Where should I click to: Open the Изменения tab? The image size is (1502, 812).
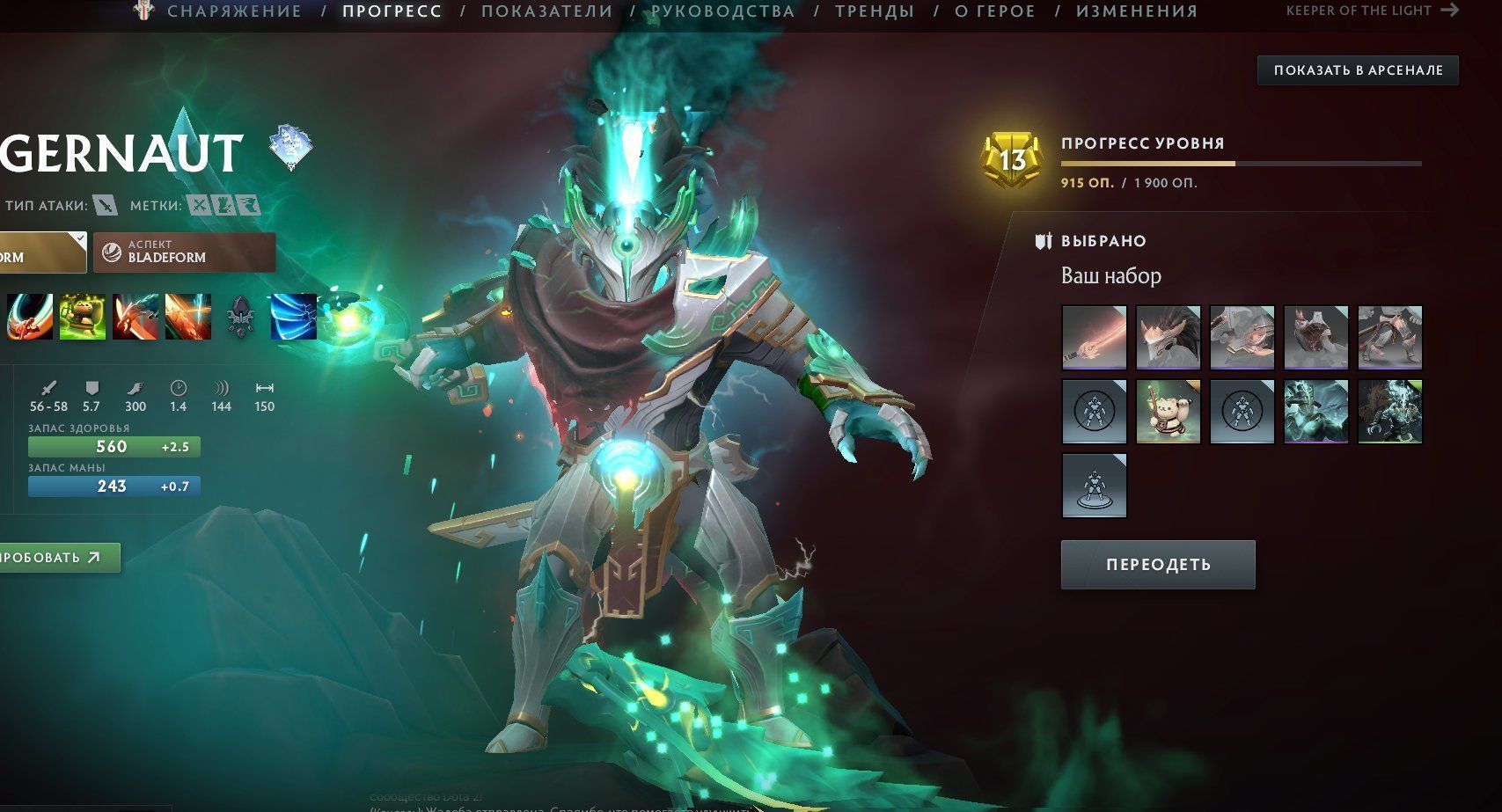[x=1136, y=11]
